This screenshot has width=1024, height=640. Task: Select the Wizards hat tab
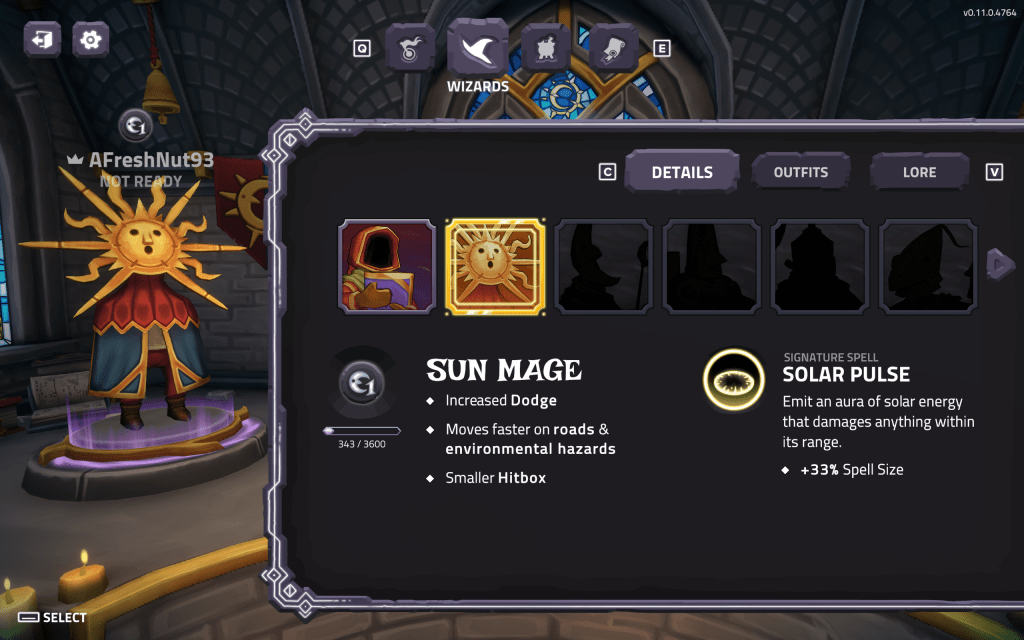[x=478, y=48]
